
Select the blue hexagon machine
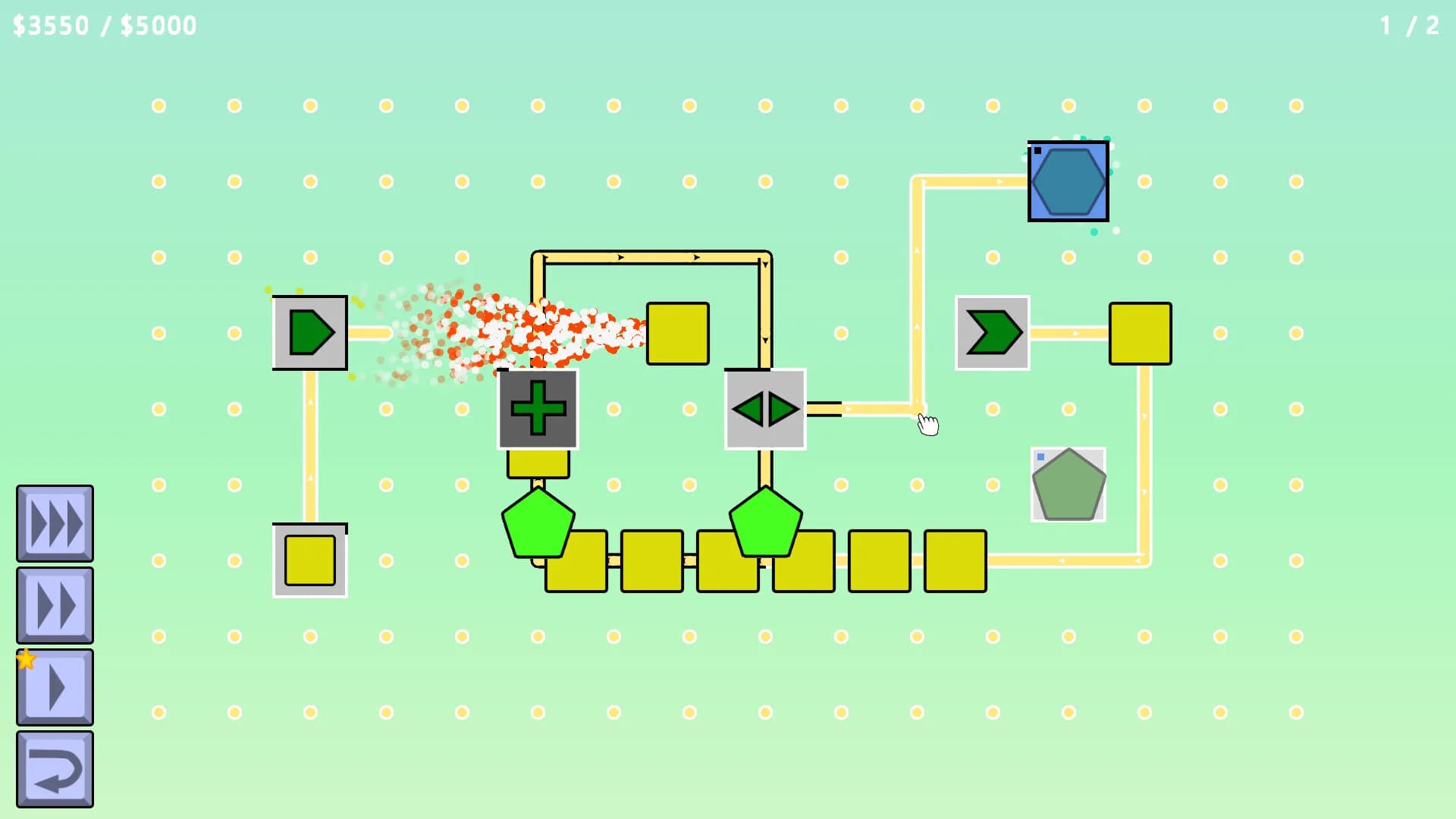pyautogui.click(x=1068, y=180)
